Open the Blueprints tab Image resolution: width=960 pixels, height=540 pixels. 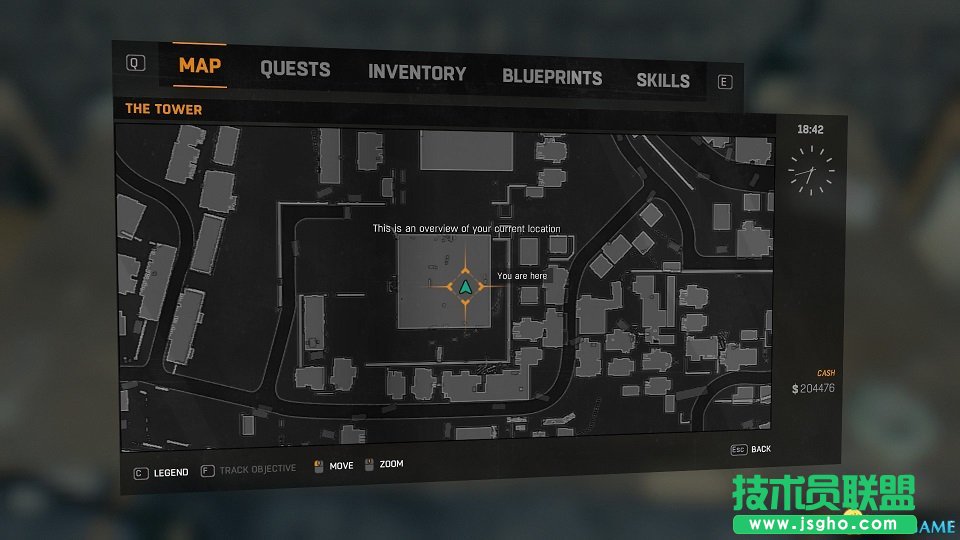pos(552,77)
